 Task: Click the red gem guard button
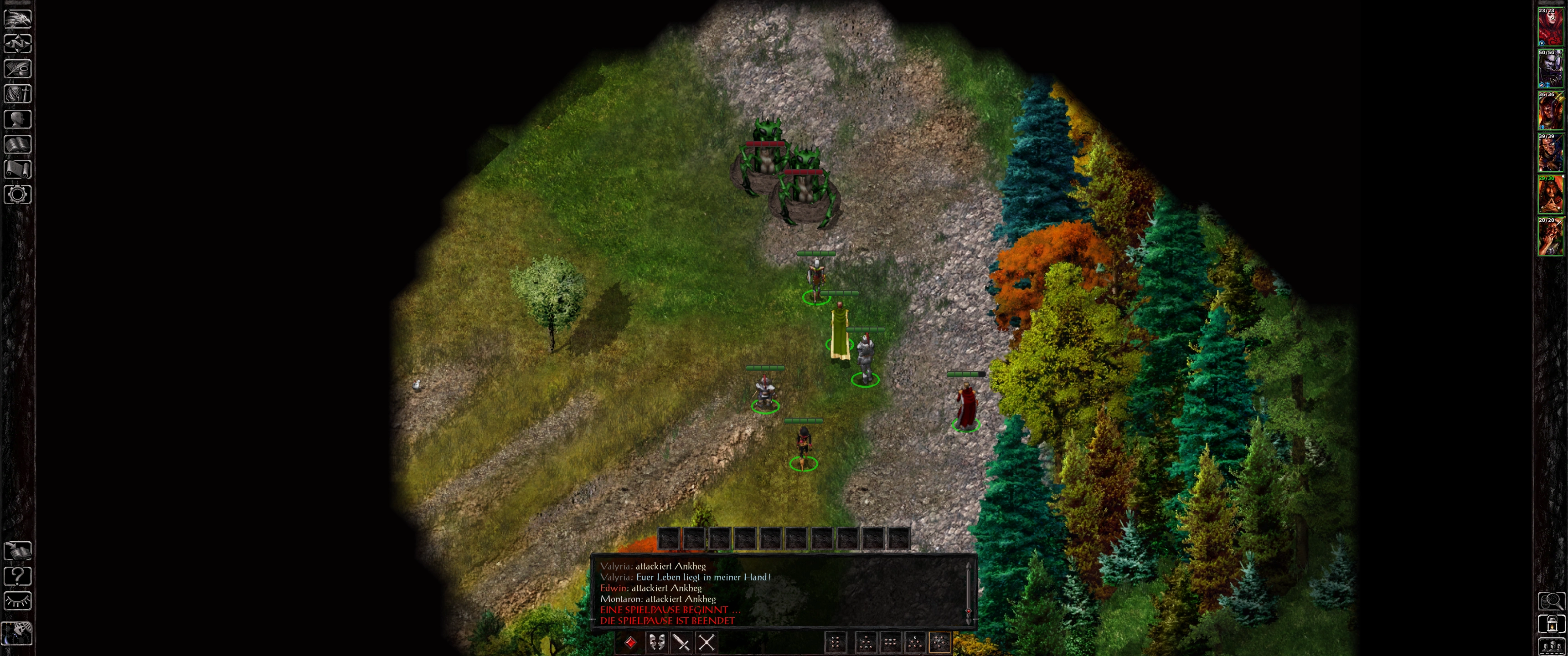pos(630,642)
